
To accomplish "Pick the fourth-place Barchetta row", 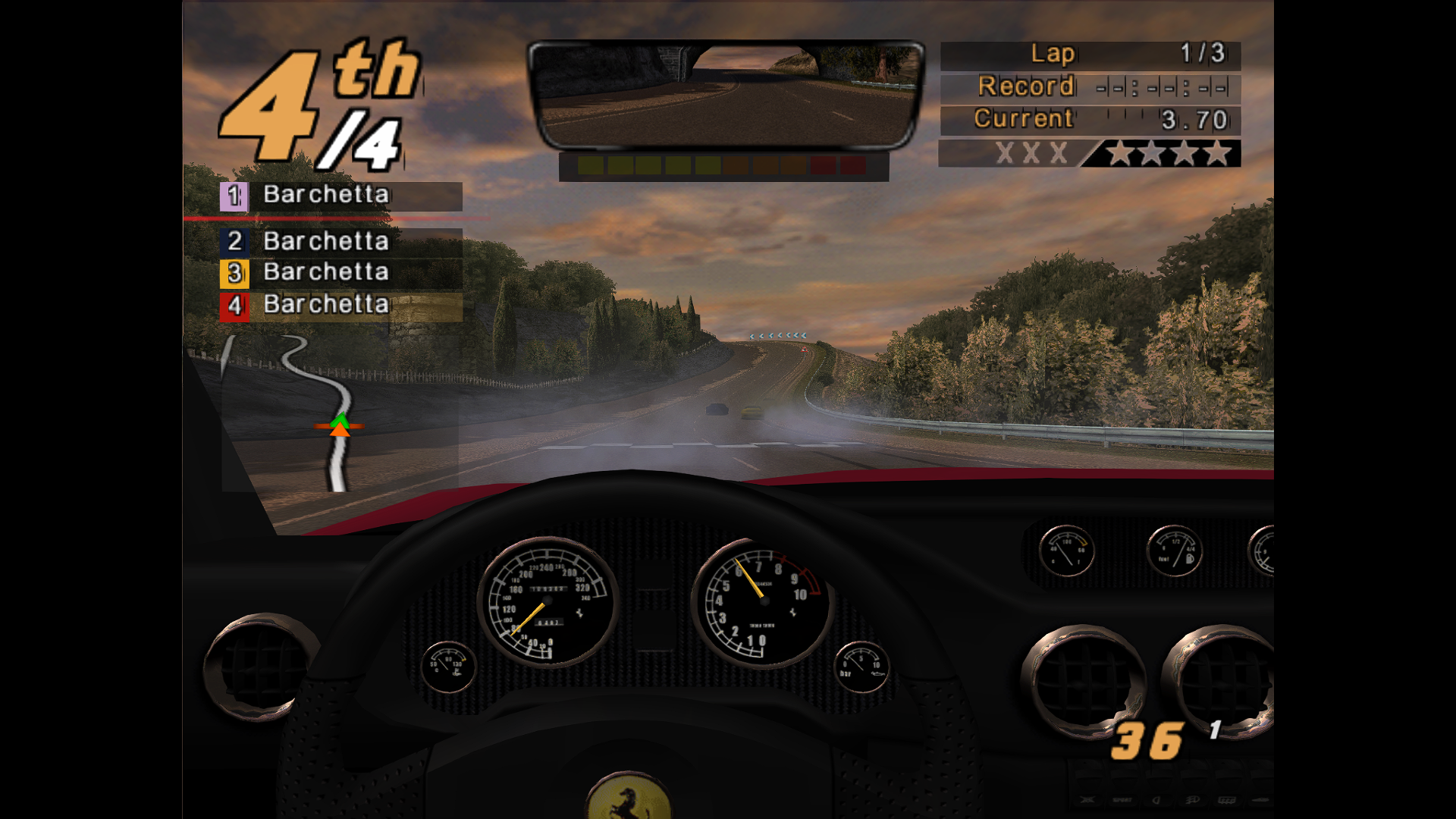I will 340,306.
